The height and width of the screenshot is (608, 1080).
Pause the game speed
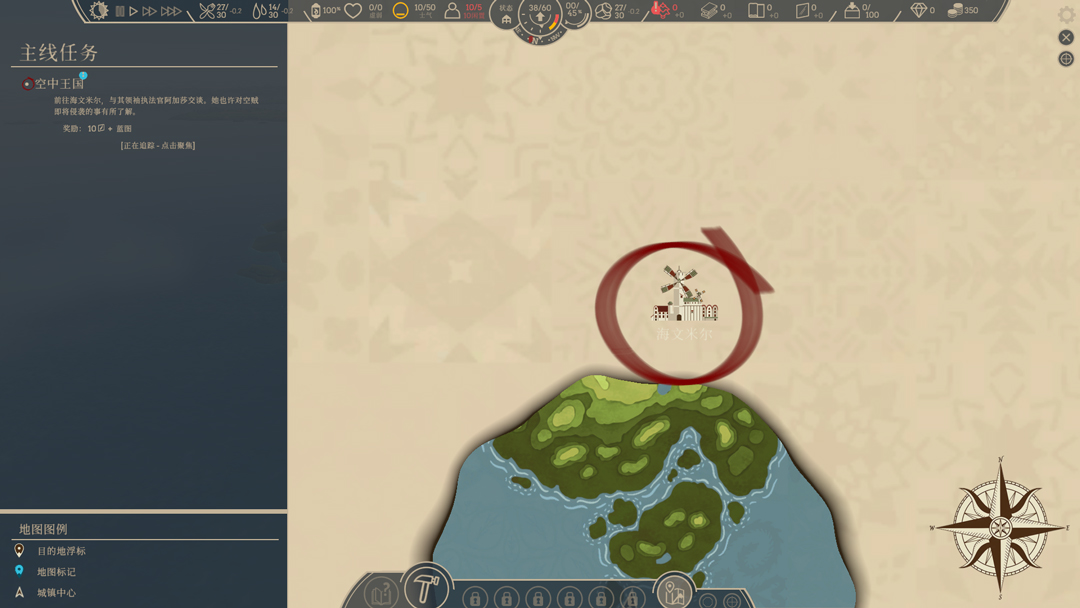click(120, 11)
